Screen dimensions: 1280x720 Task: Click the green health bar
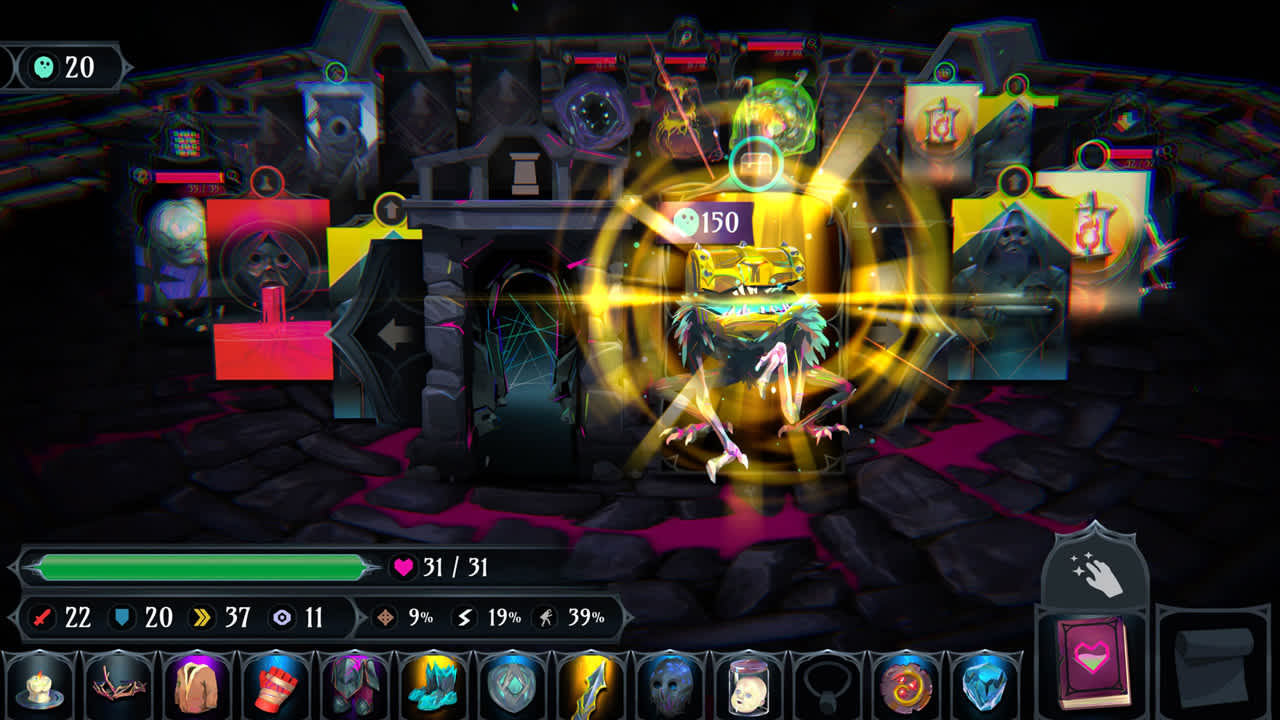(x=200, y=566)
